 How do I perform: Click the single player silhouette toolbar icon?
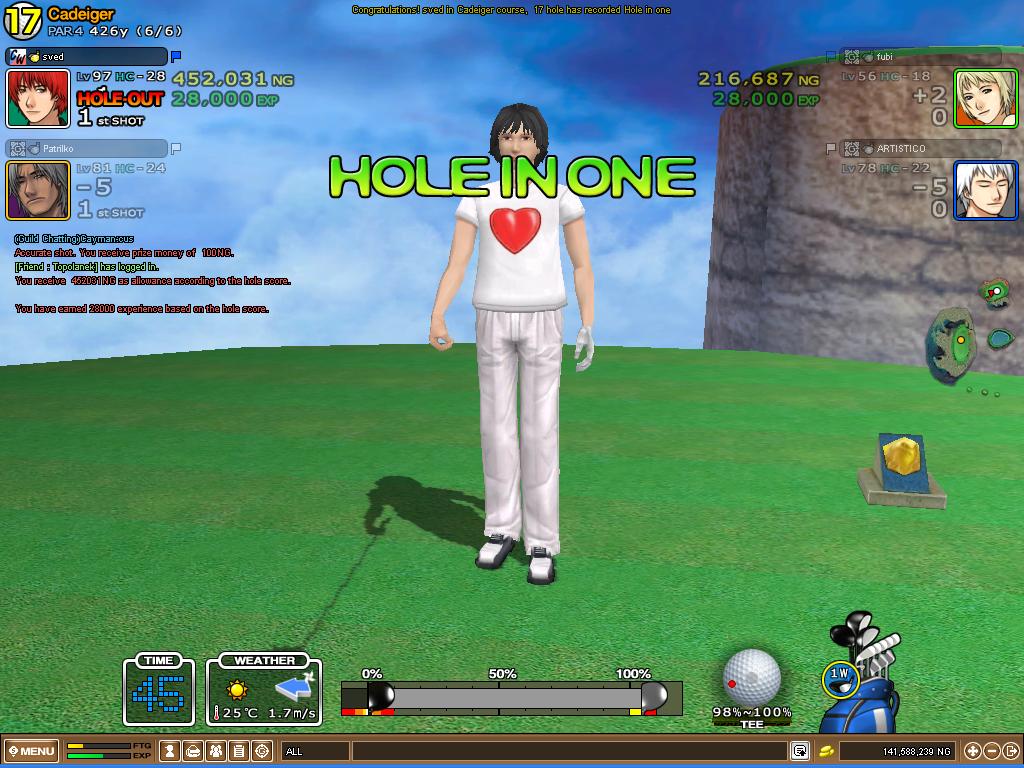tap(171, 751)
